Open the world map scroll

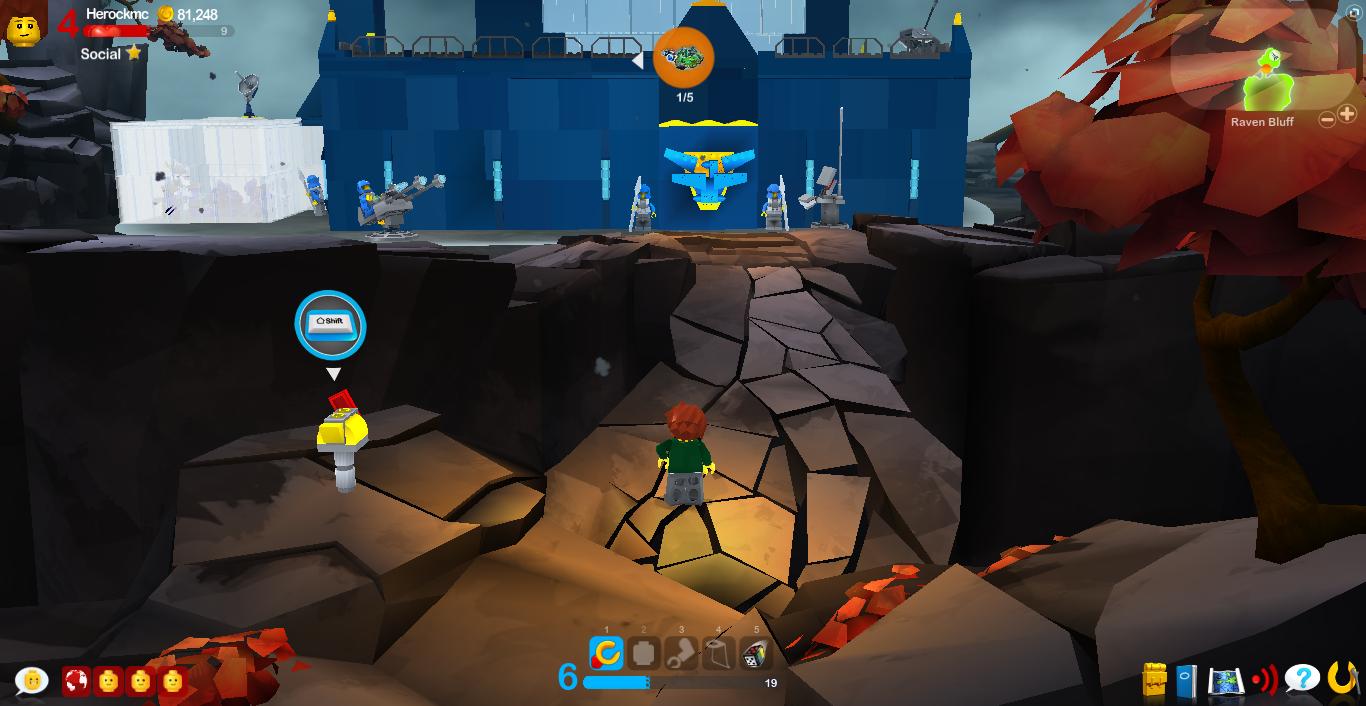(1225, 681)
